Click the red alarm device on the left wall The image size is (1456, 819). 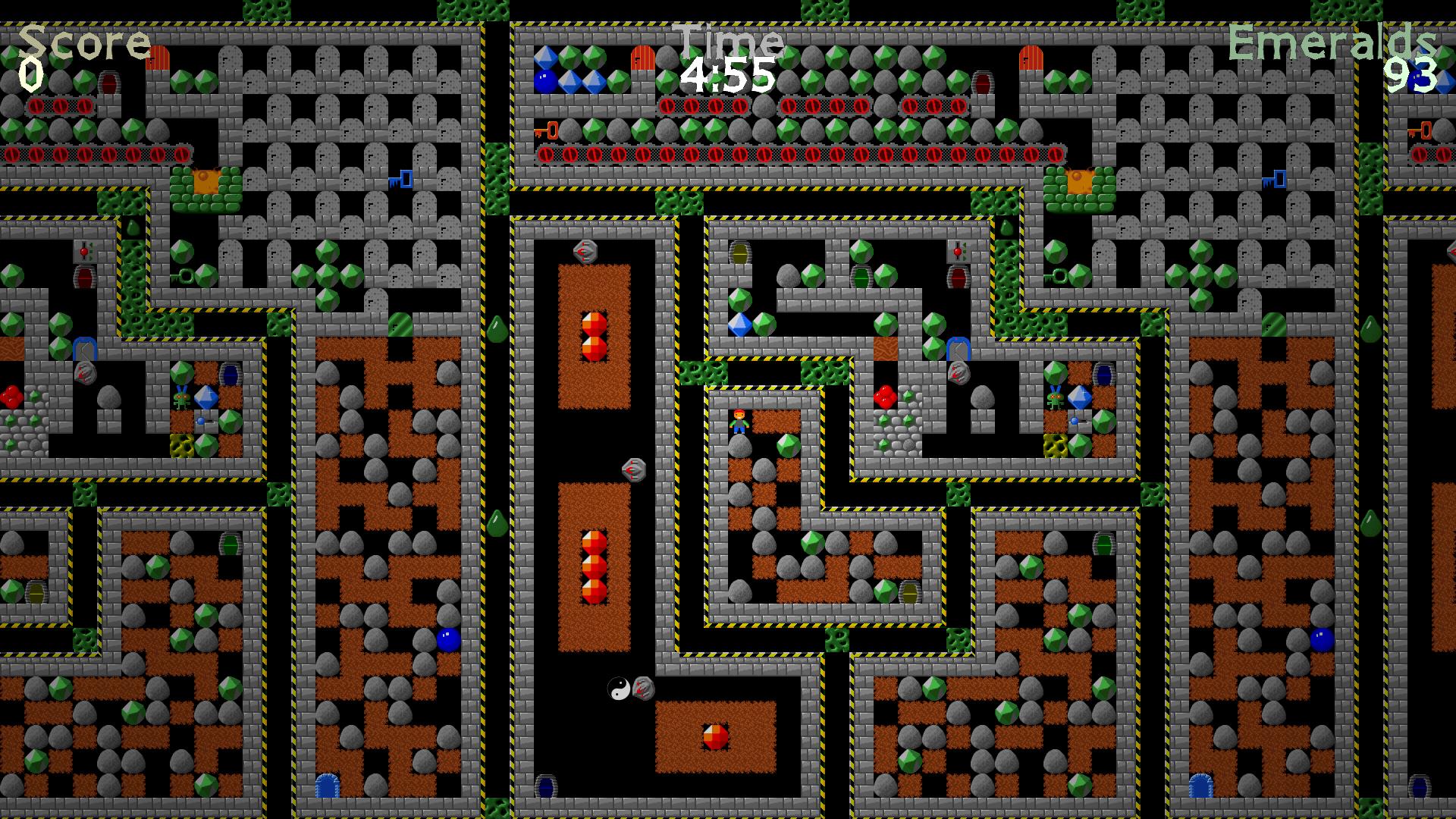83,250
